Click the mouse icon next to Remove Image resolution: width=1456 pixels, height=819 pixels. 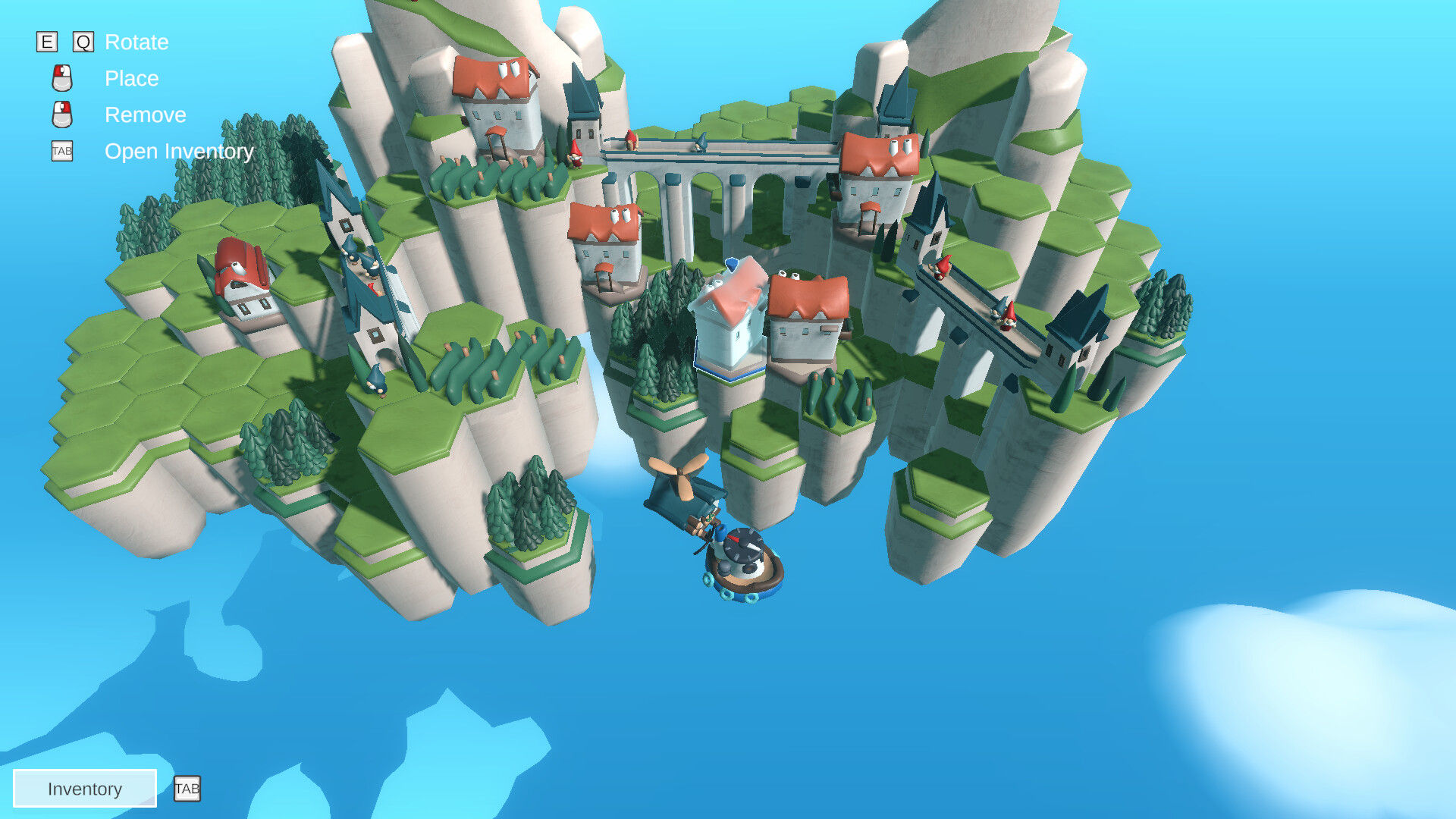61,115
